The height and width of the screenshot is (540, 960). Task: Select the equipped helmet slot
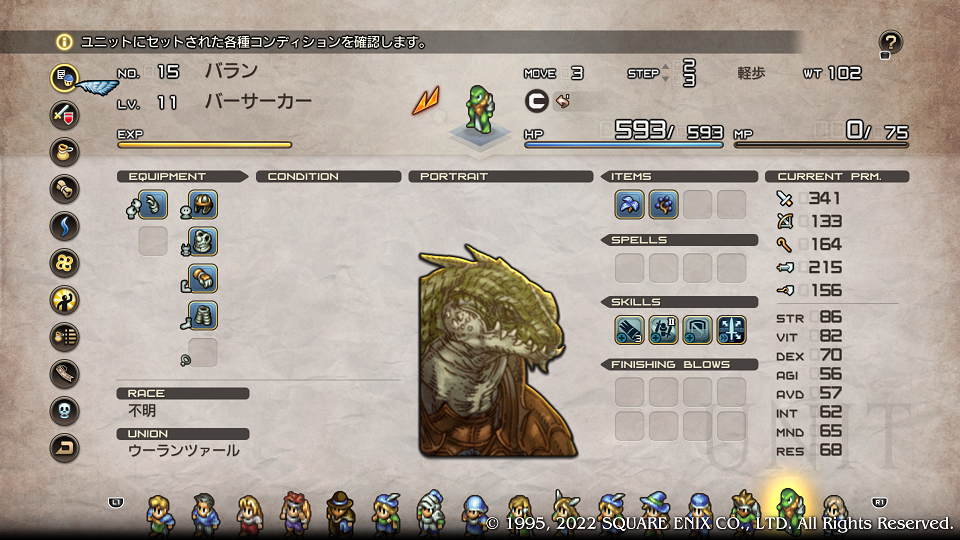203,205
